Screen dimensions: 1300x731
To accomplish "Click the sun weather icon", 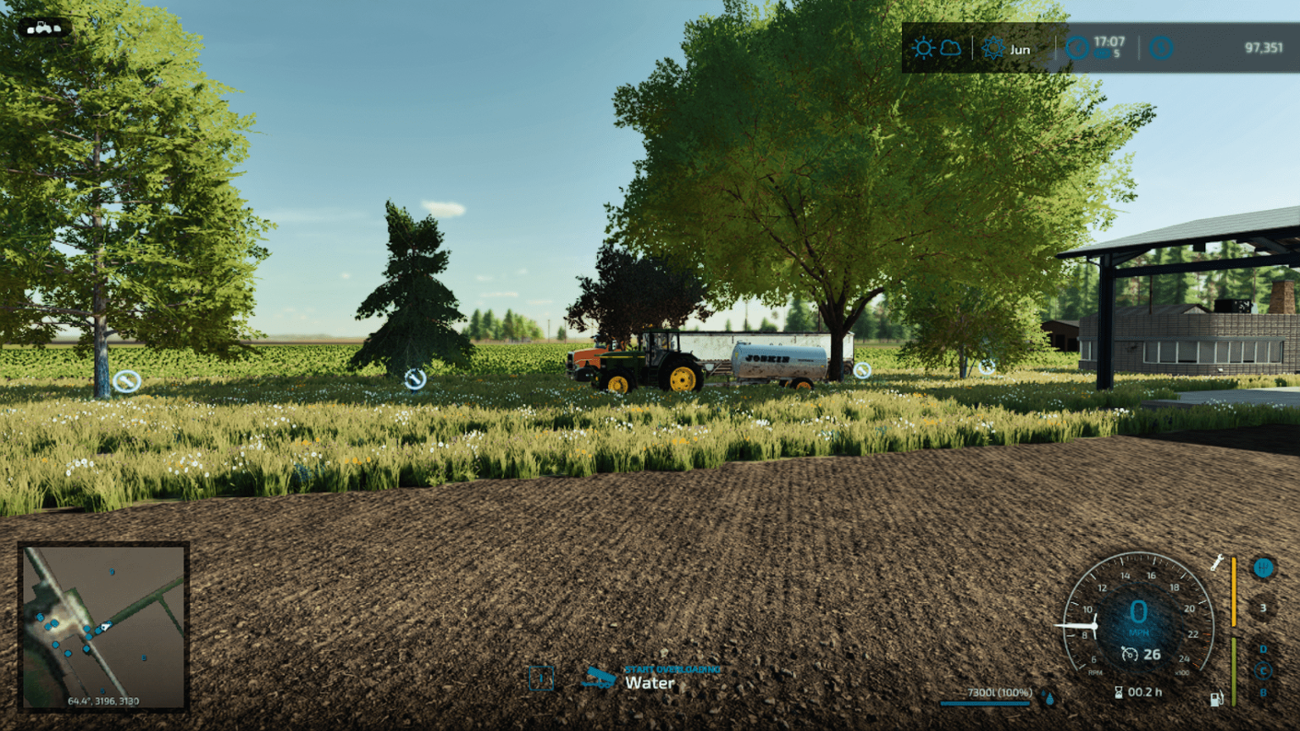I will point(923,47).
